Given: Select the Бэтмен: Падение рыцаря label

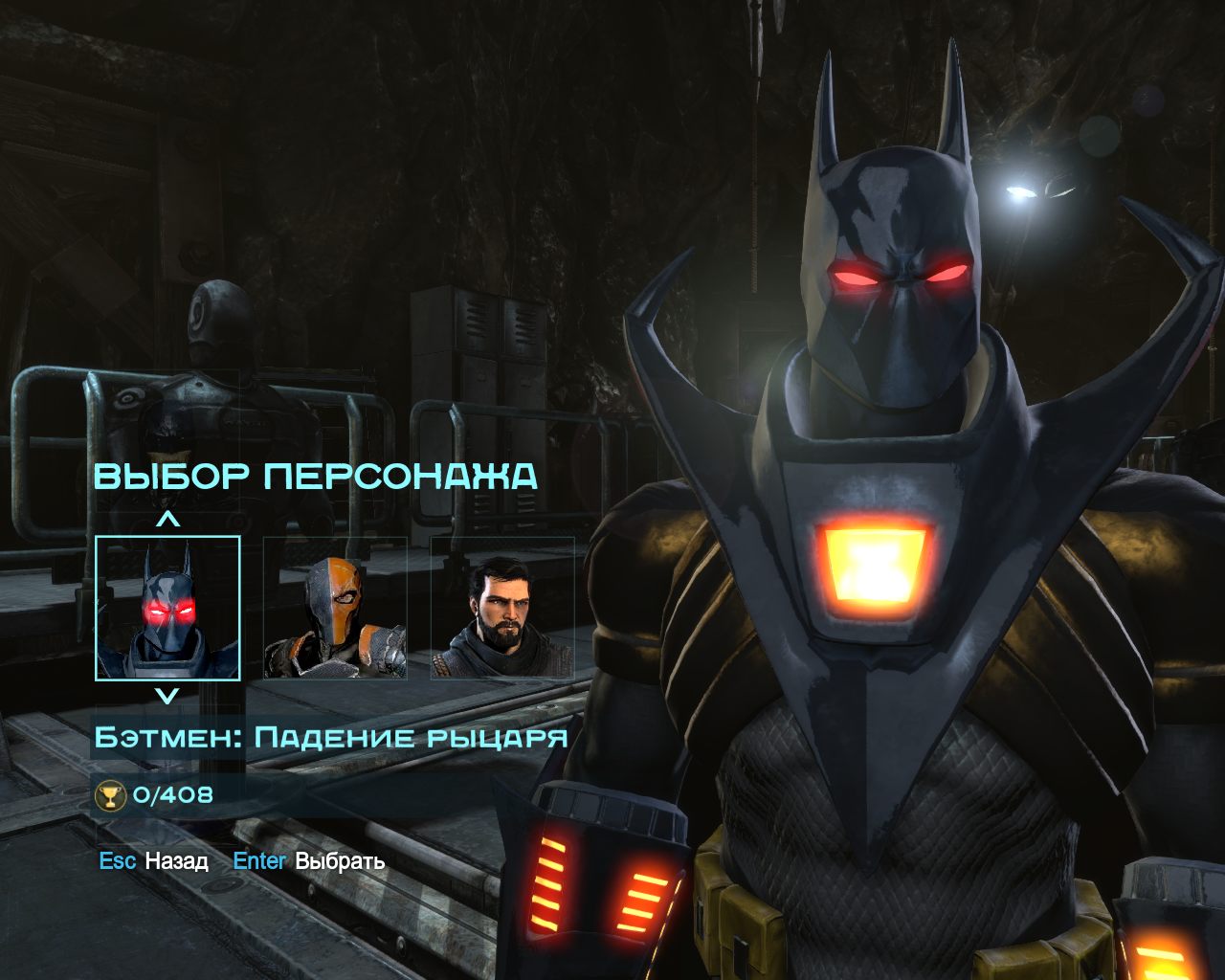Looking at the screenshot, I should click(333, 737).
